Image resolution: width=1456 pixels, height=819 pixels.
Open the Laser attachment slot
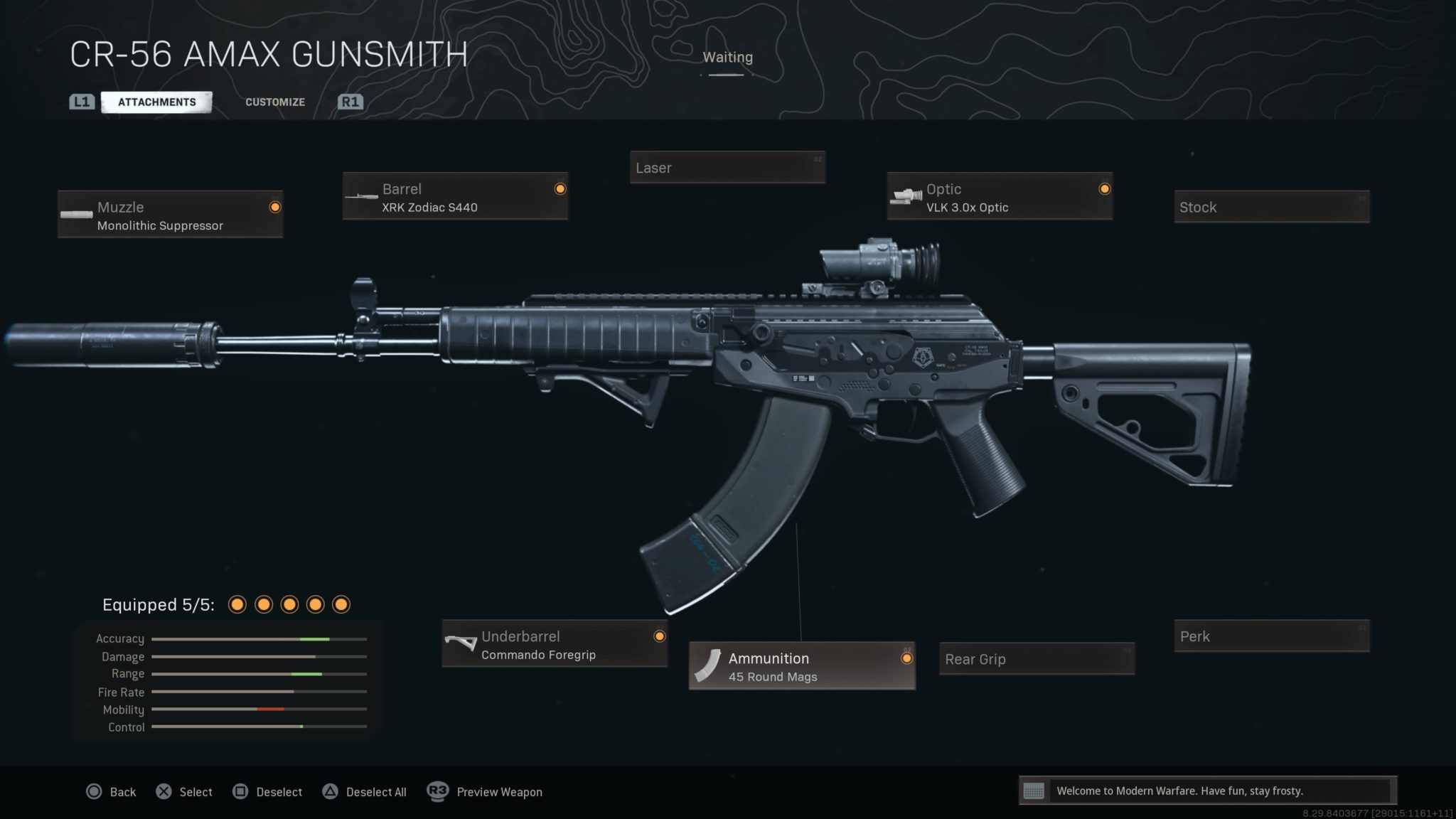(727, 168)
